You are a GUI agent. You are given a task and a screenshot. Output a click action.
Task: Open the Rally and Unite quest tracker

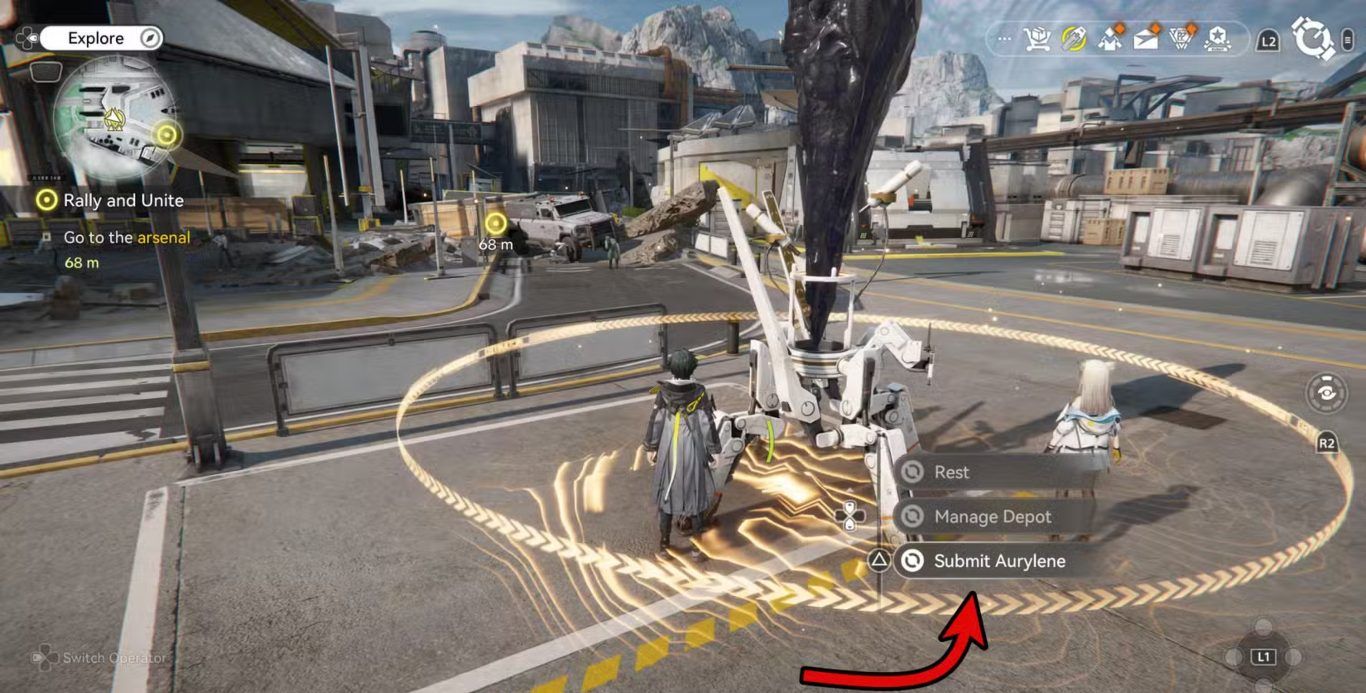(x=123, y=200)
